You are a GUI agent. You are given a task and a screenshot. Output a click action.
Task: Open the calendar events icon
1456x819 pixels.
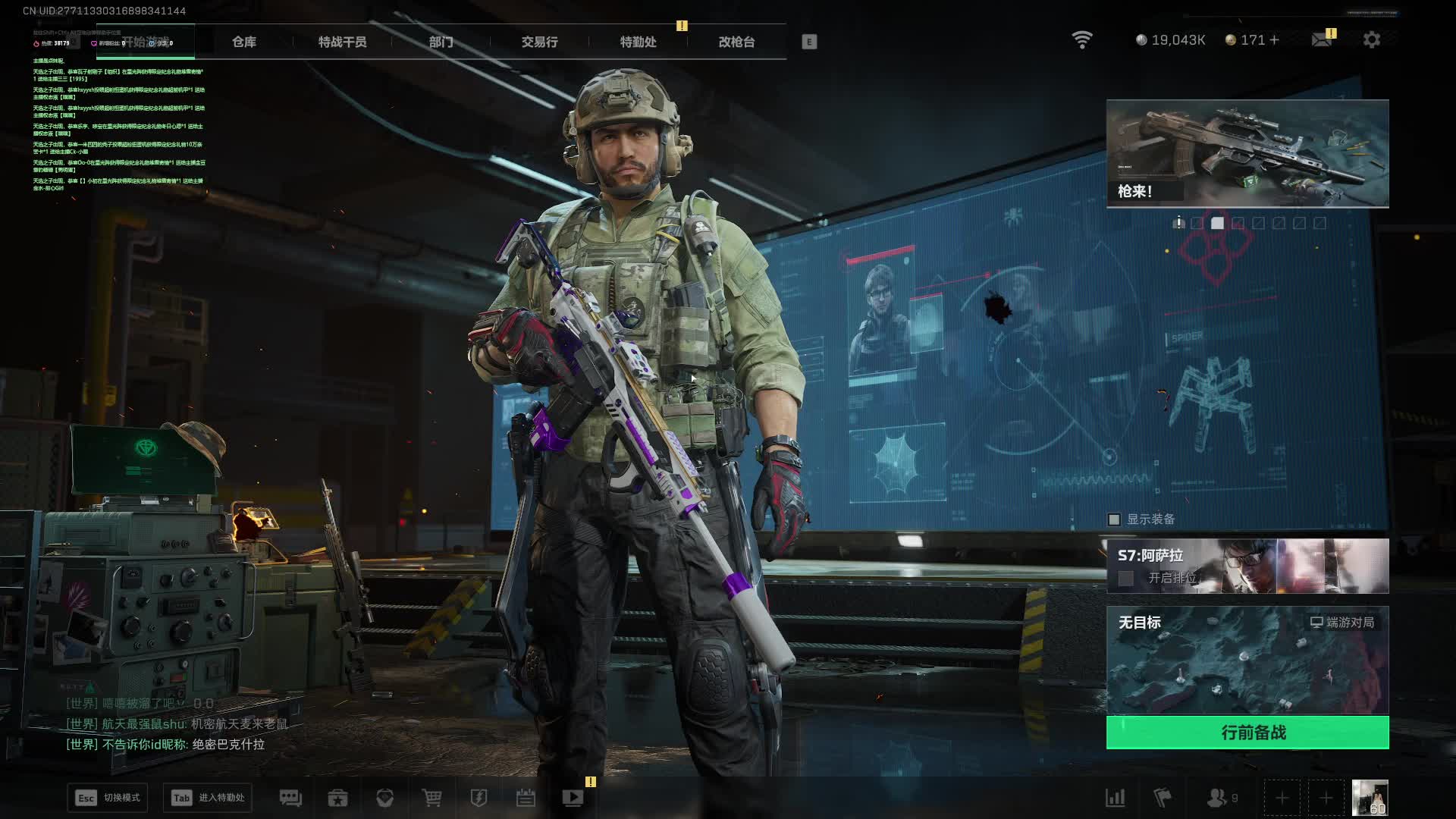pyautogui.click(x=526, y=798)
